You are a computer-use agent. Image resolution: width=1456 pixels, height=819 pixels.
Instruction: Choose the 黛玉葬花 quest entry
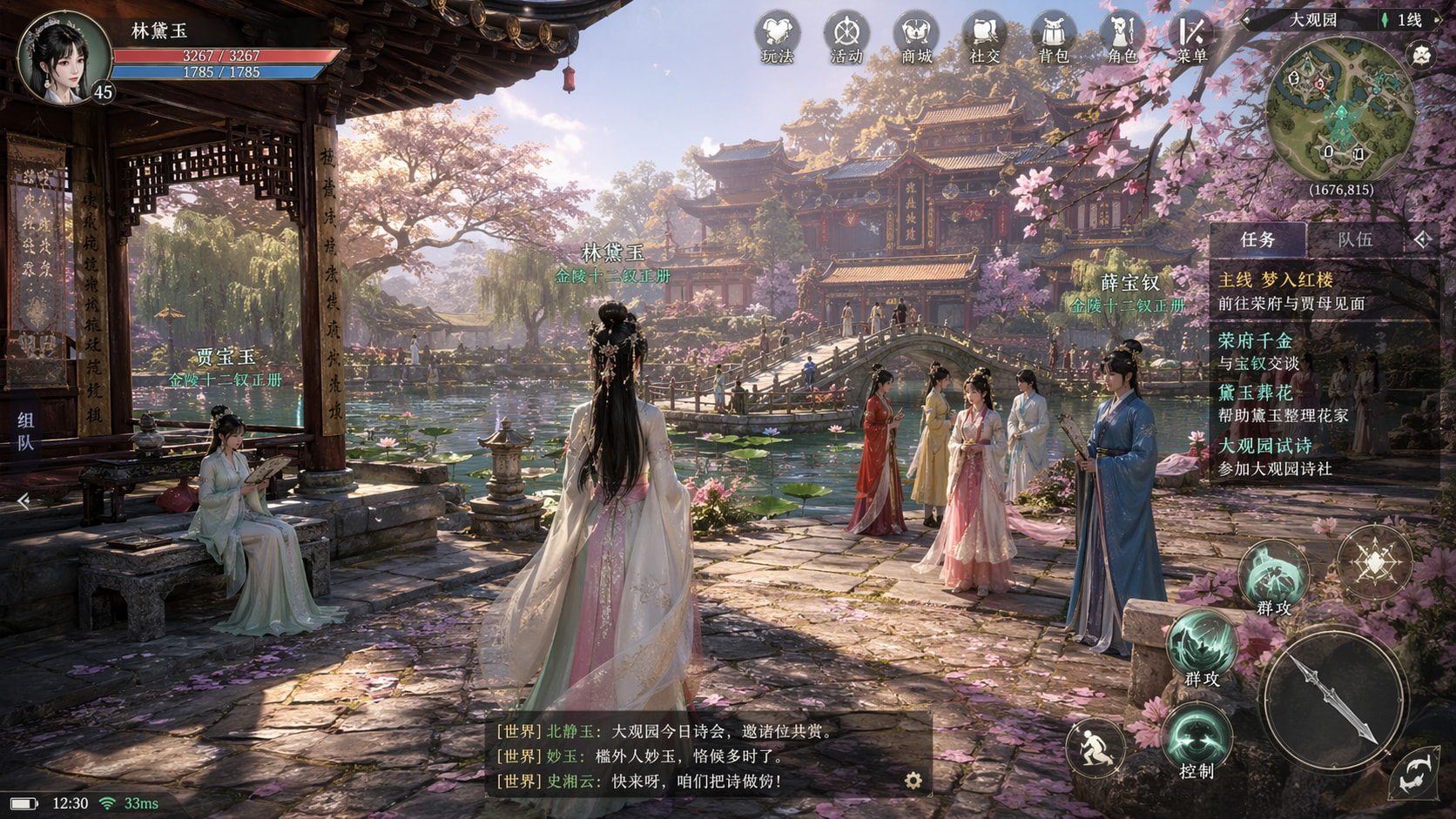1282,404
